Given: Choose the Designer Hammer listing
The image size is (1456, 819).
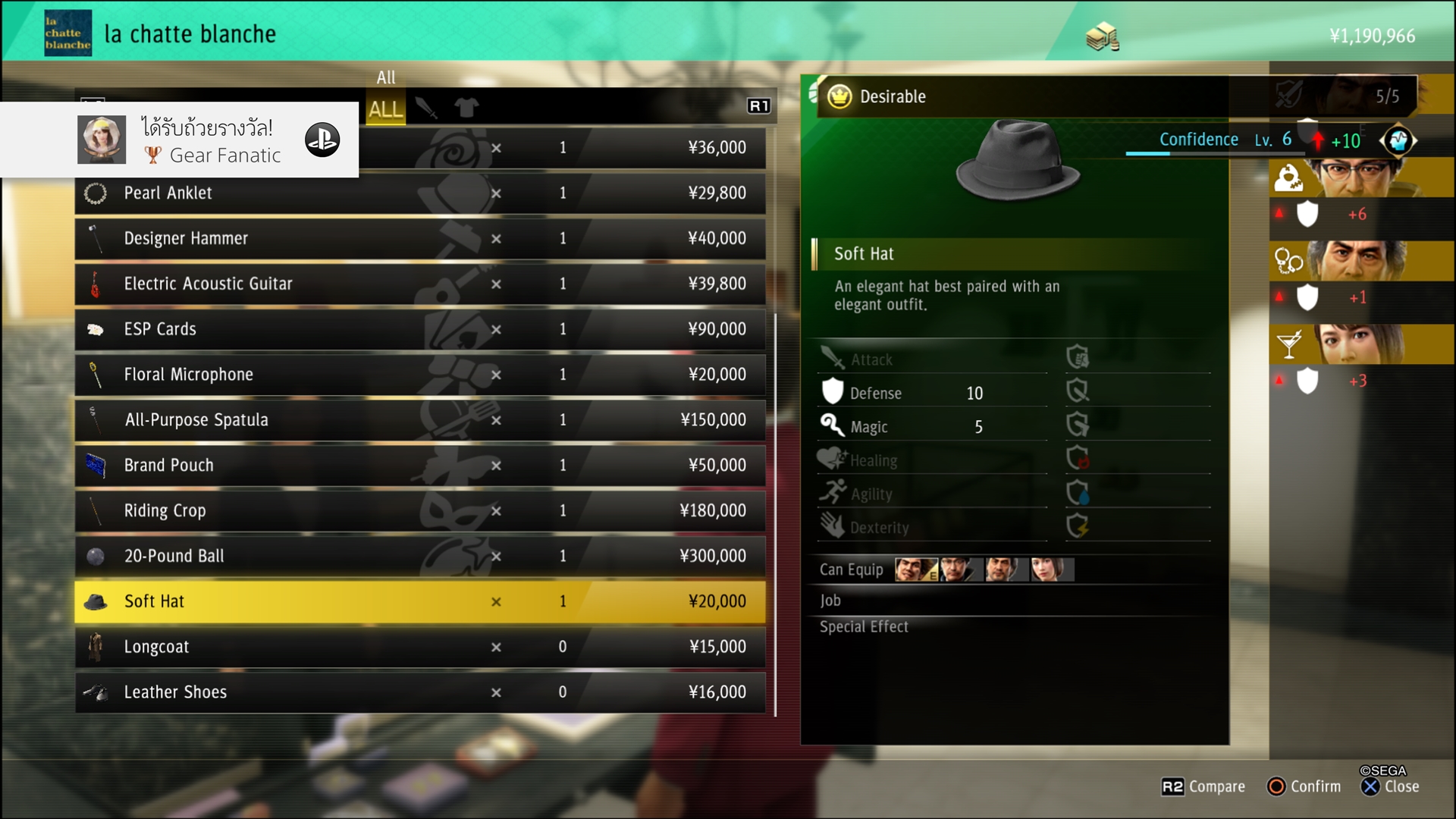Looking at the screenshot, I should pos(419,238).
